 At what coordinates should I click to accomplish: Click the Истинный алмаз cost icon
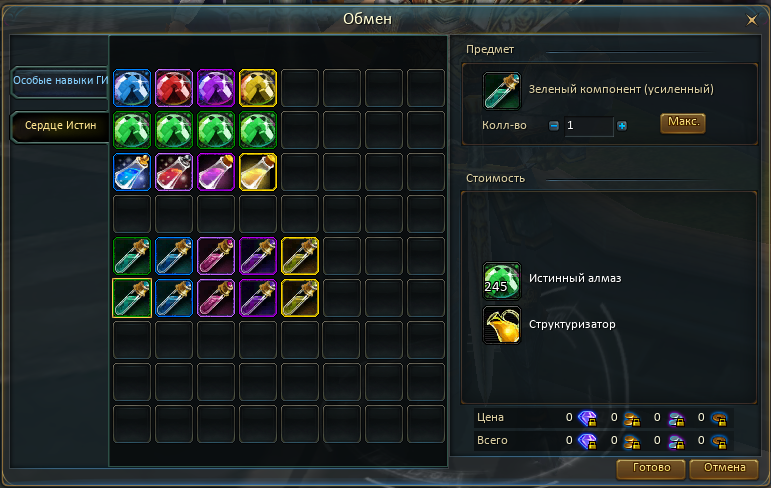coord(501,280)
